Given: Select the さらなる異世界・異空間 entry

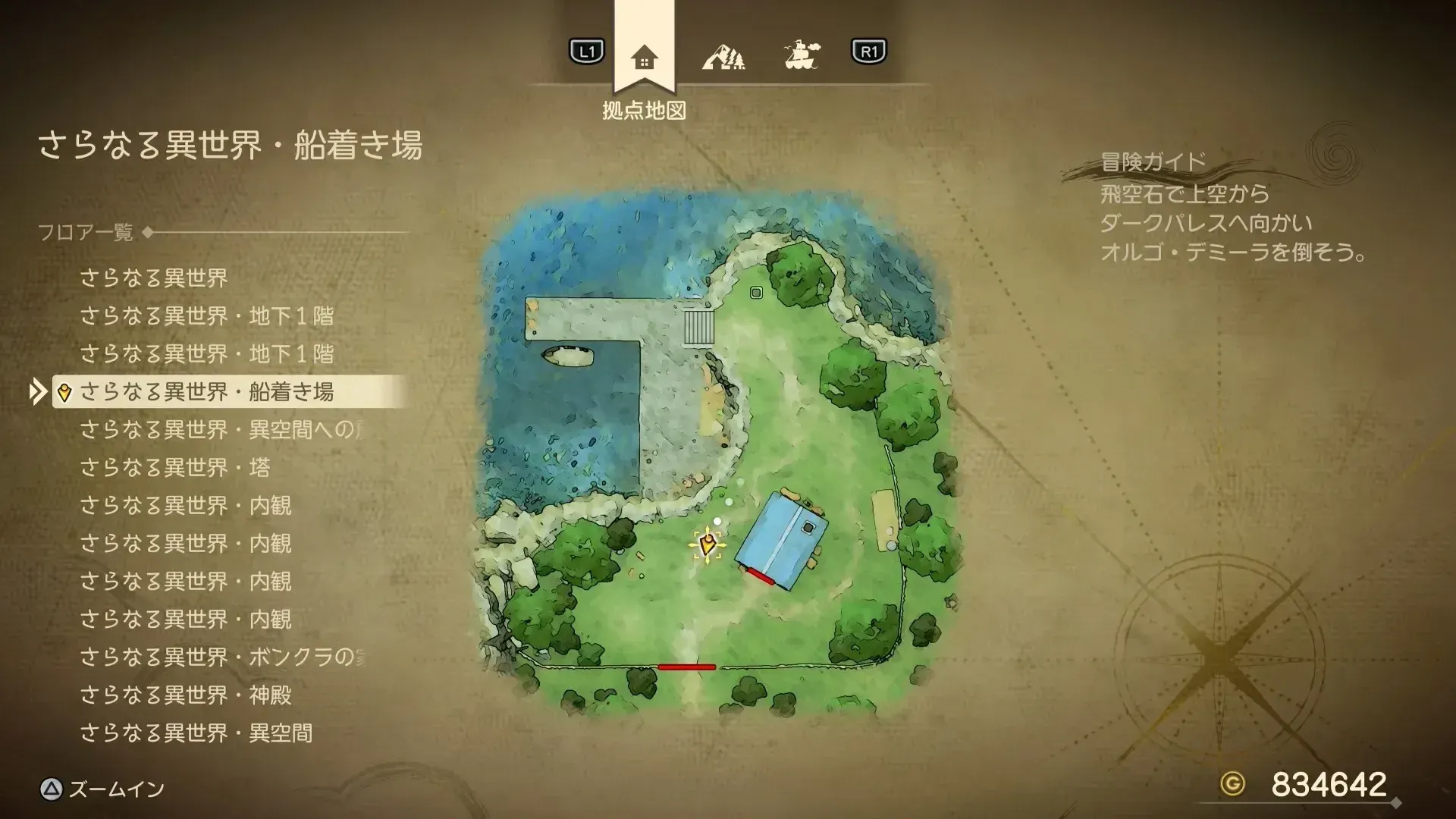Looking at the screenshot, I should pos(193,733).
